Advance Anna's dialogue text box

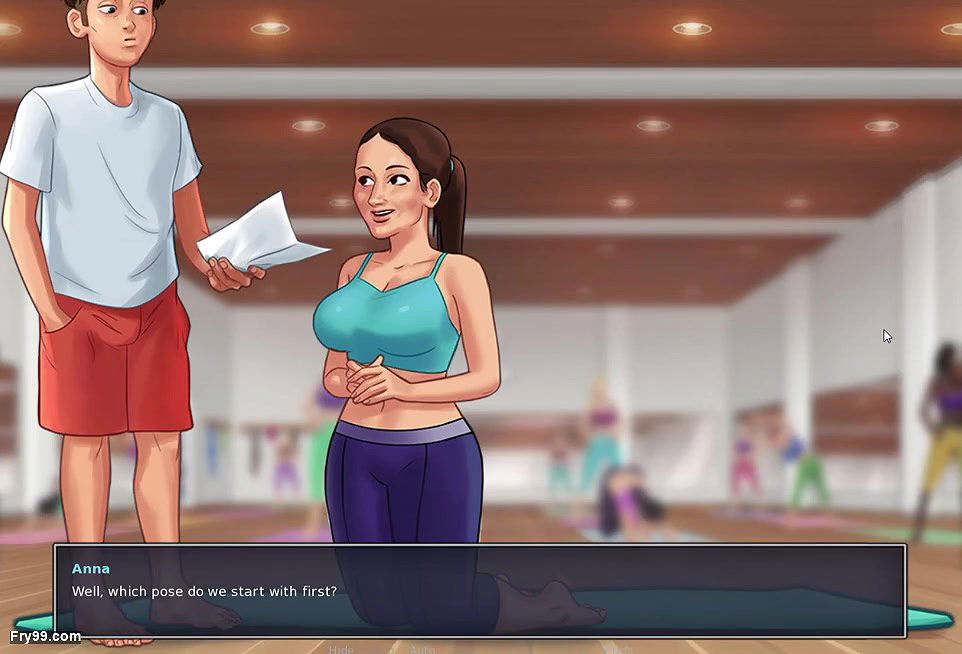click(480, 591)
